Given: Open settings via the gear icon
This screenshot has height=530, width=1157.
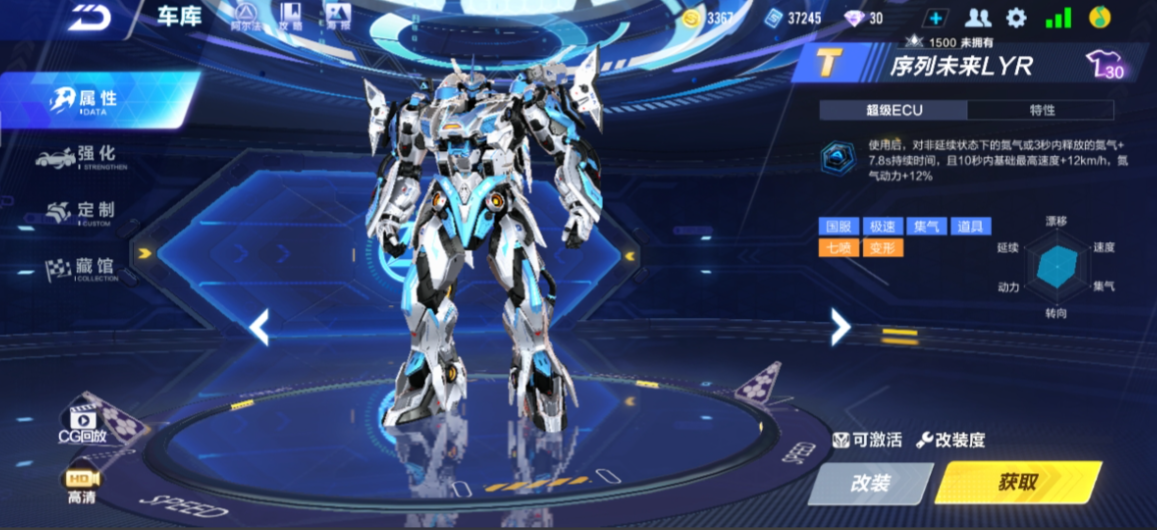Looking at the screenshot, I should (1016, 18).
